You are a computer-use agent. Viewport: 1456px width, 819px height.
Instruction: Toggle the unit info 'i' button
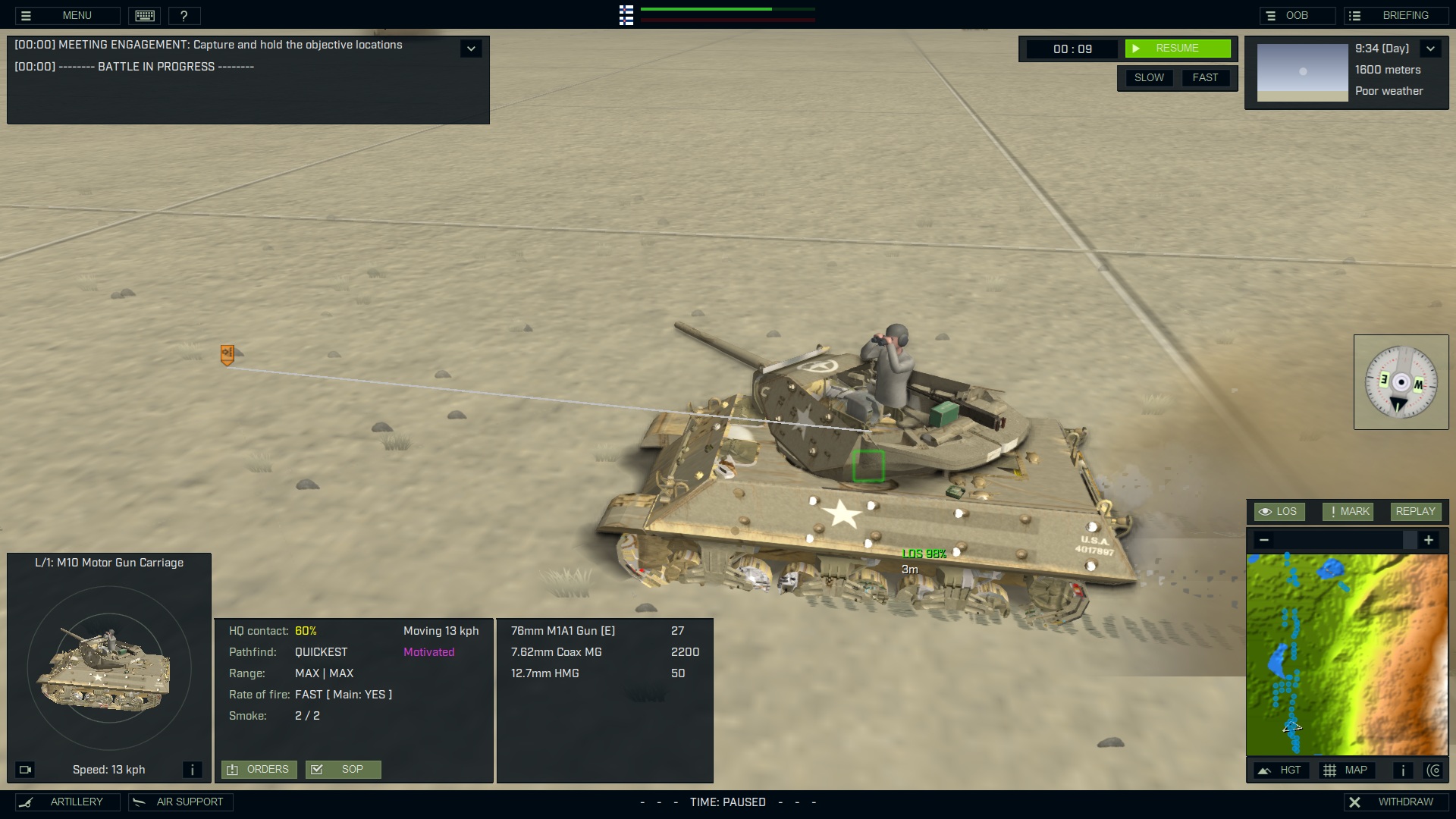pos(192,769)
